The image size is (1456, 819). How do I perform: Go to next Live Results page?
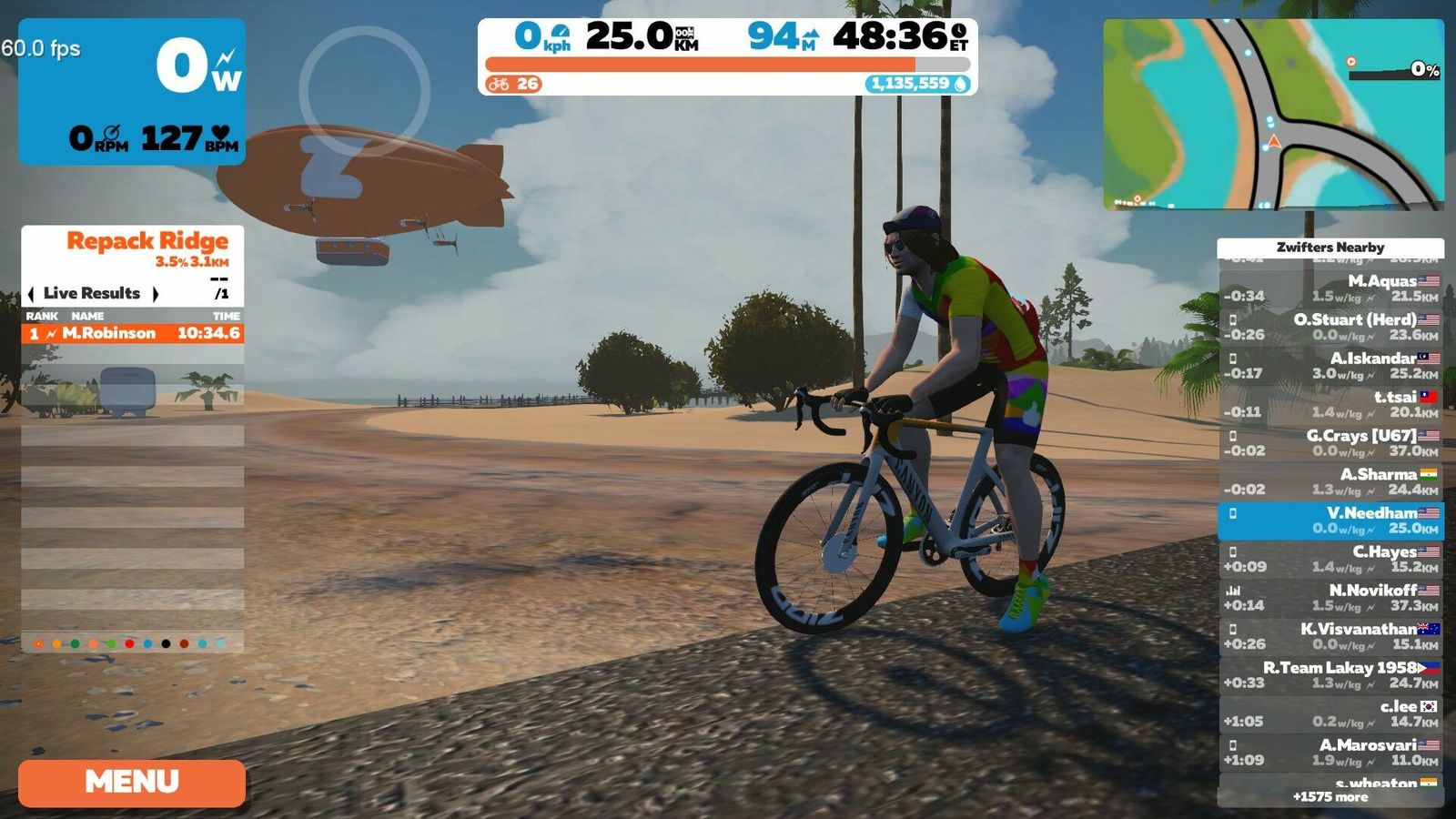[156, 294]
